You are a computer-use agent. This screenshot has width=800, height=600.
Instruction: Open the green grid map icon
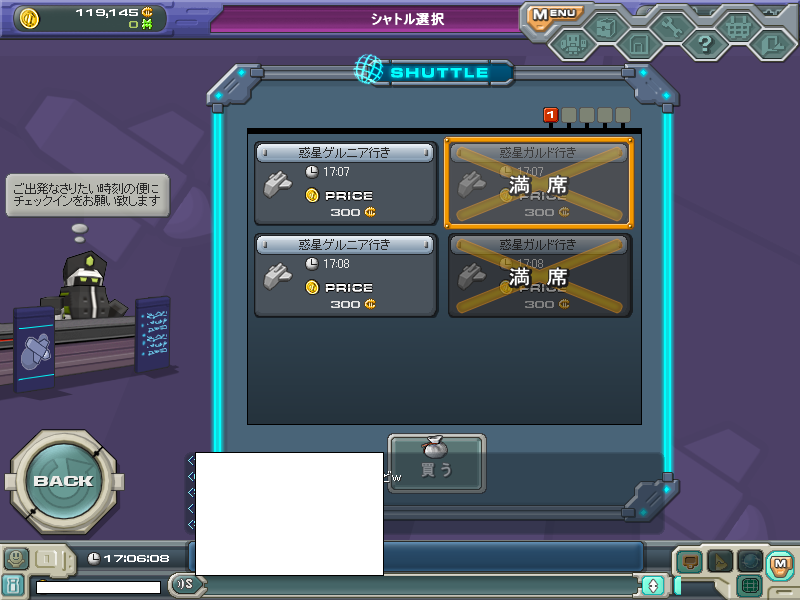[x=750, y=585]
